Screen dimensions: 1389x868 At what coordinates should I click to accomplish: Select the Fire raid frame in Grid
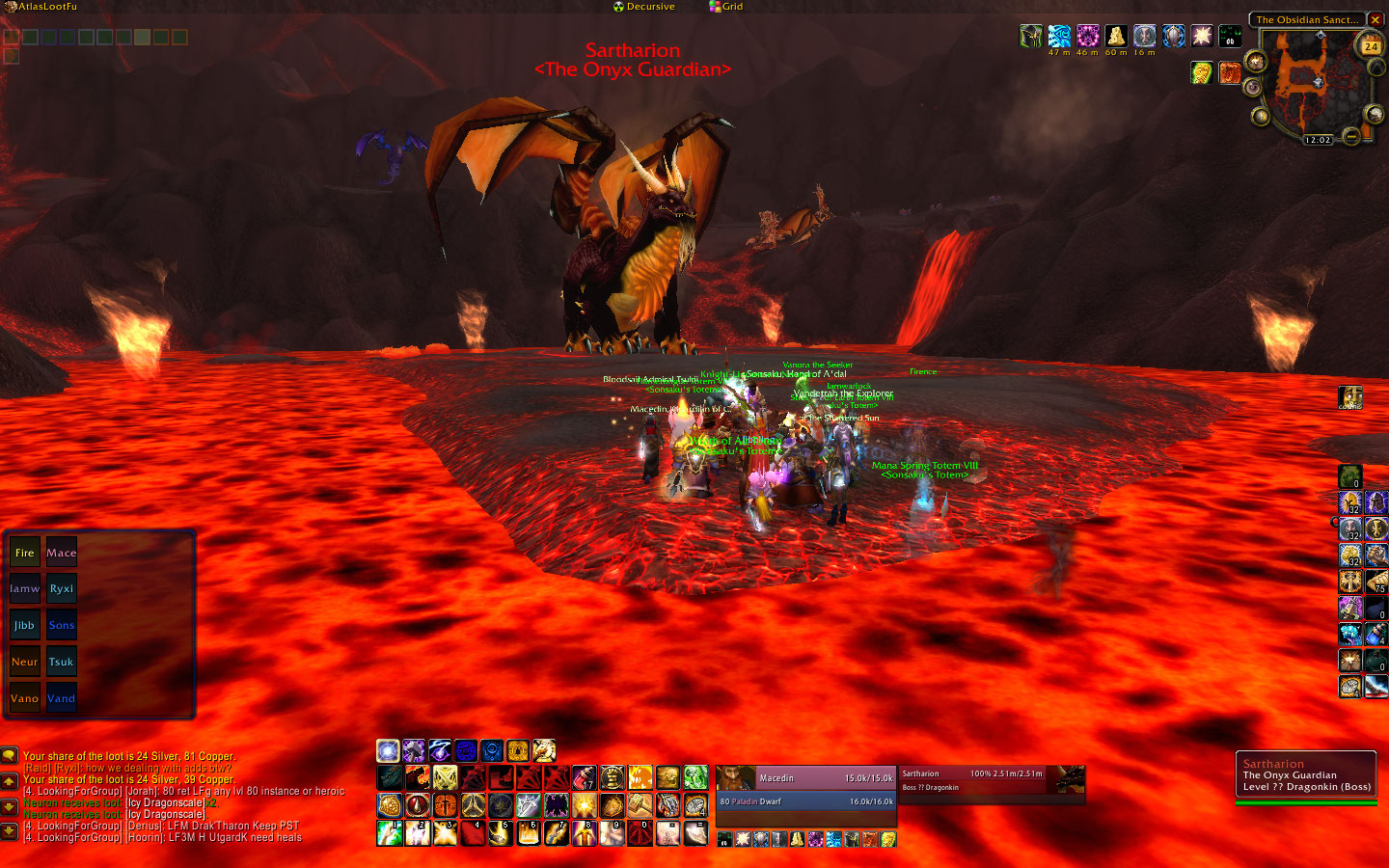tap(24, 553)
